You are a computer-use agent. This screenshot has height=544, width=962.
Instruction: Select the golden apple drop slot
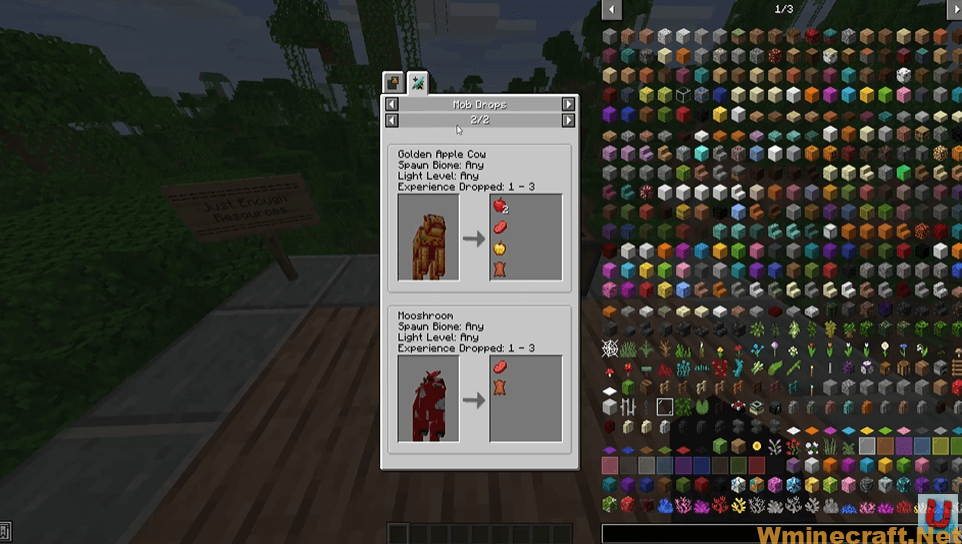499,248
